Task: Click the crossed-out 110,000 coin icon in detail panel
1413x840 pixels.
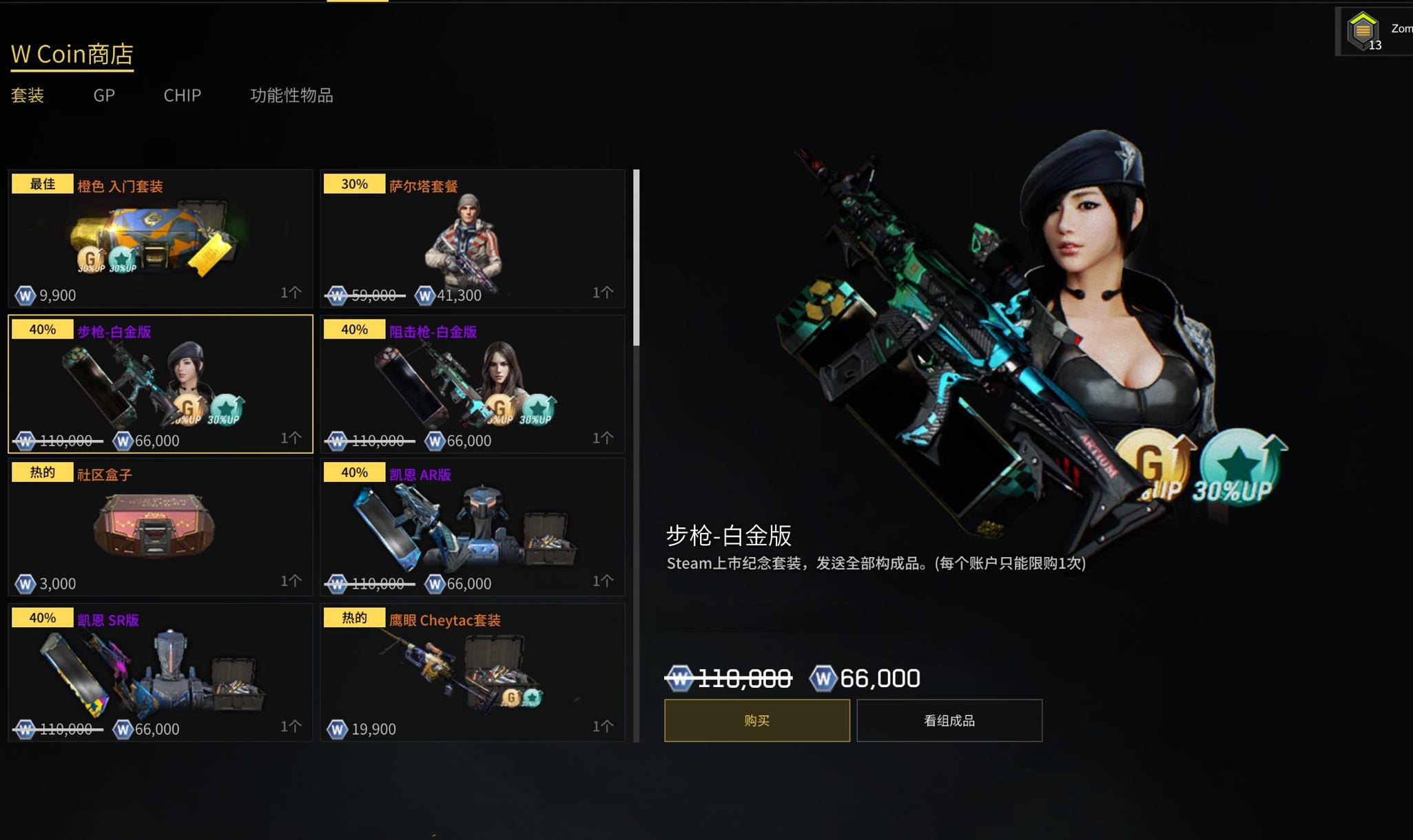Action: click(x=679, y=678)
